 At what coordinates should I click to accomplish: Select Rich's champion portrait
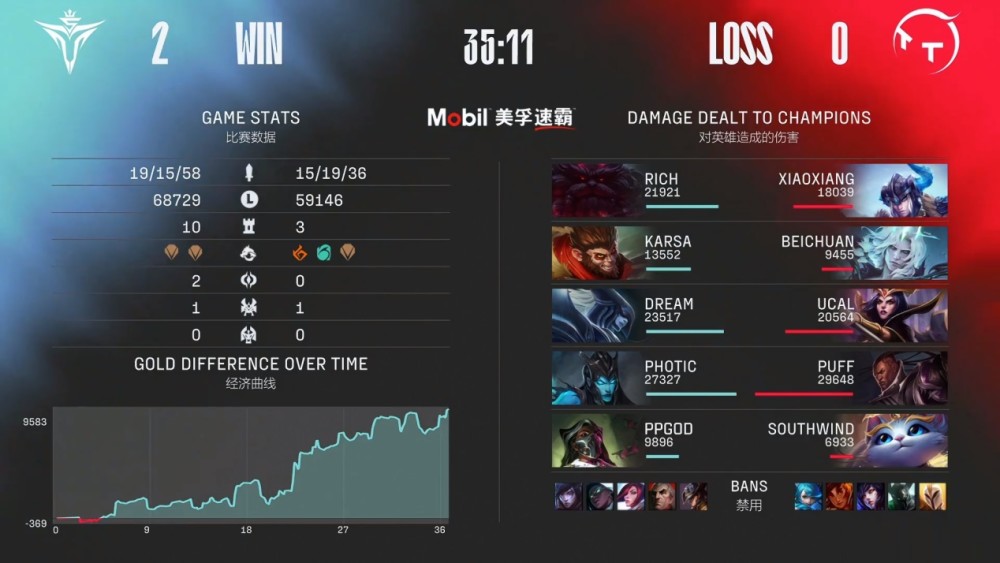point(595,190)
